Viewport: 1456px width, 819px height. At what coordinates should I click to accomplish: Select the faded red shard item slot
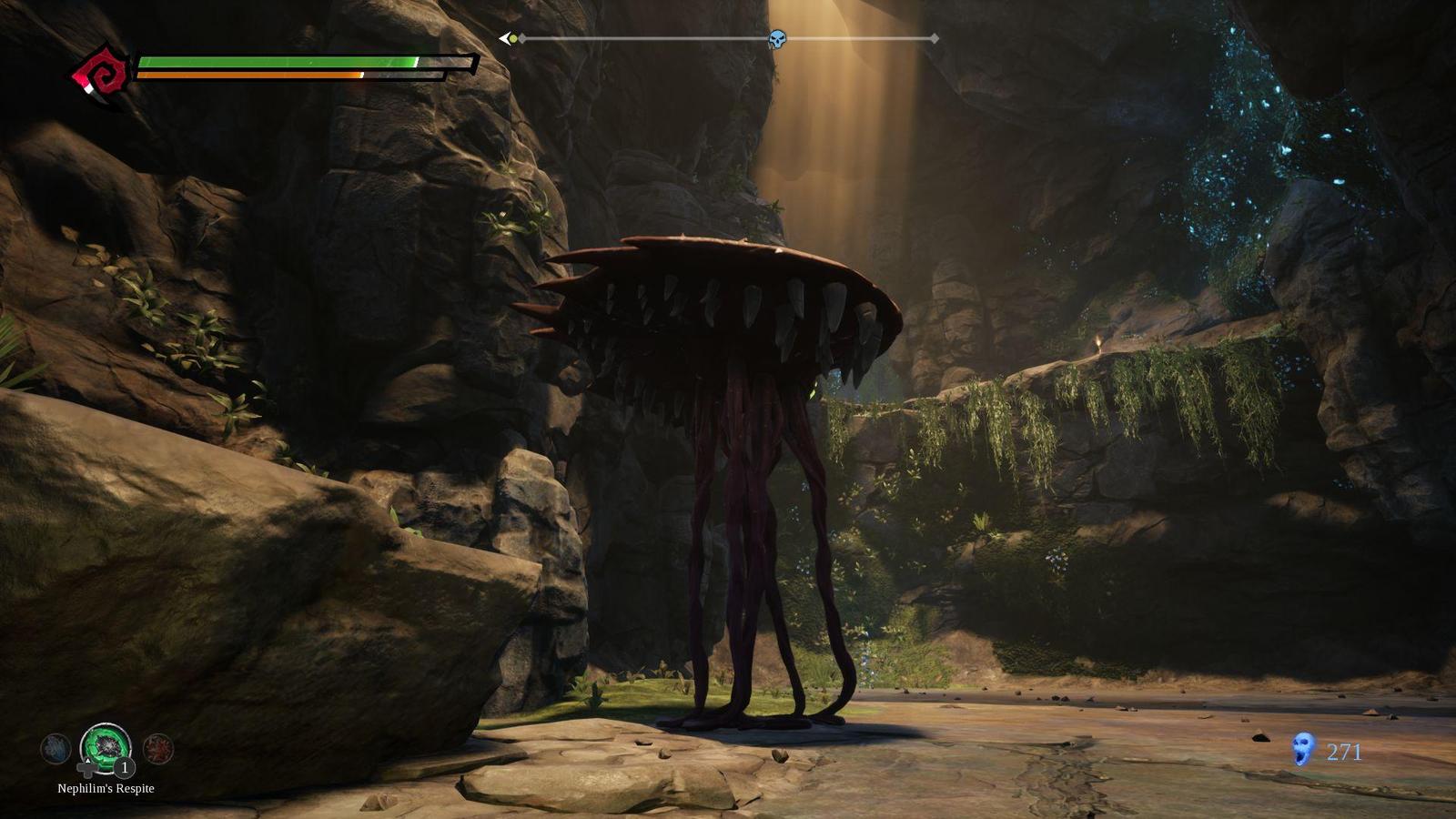pyautogui.click(x=158, y=749)
